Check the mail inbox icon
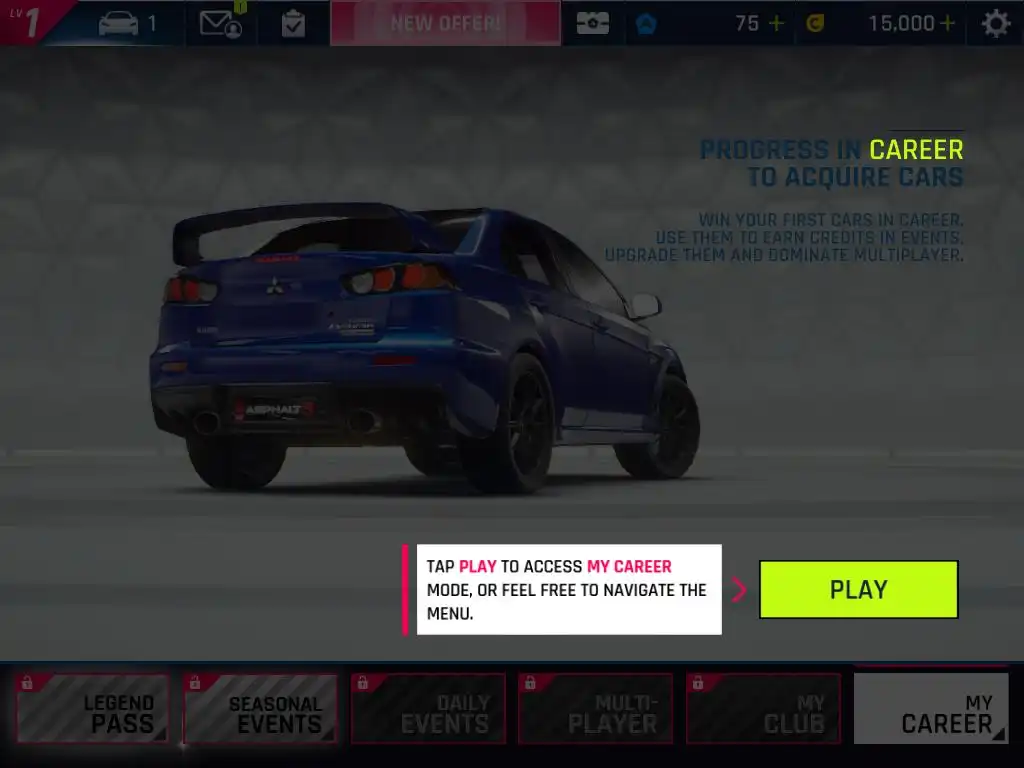 (x=221, y=23)
